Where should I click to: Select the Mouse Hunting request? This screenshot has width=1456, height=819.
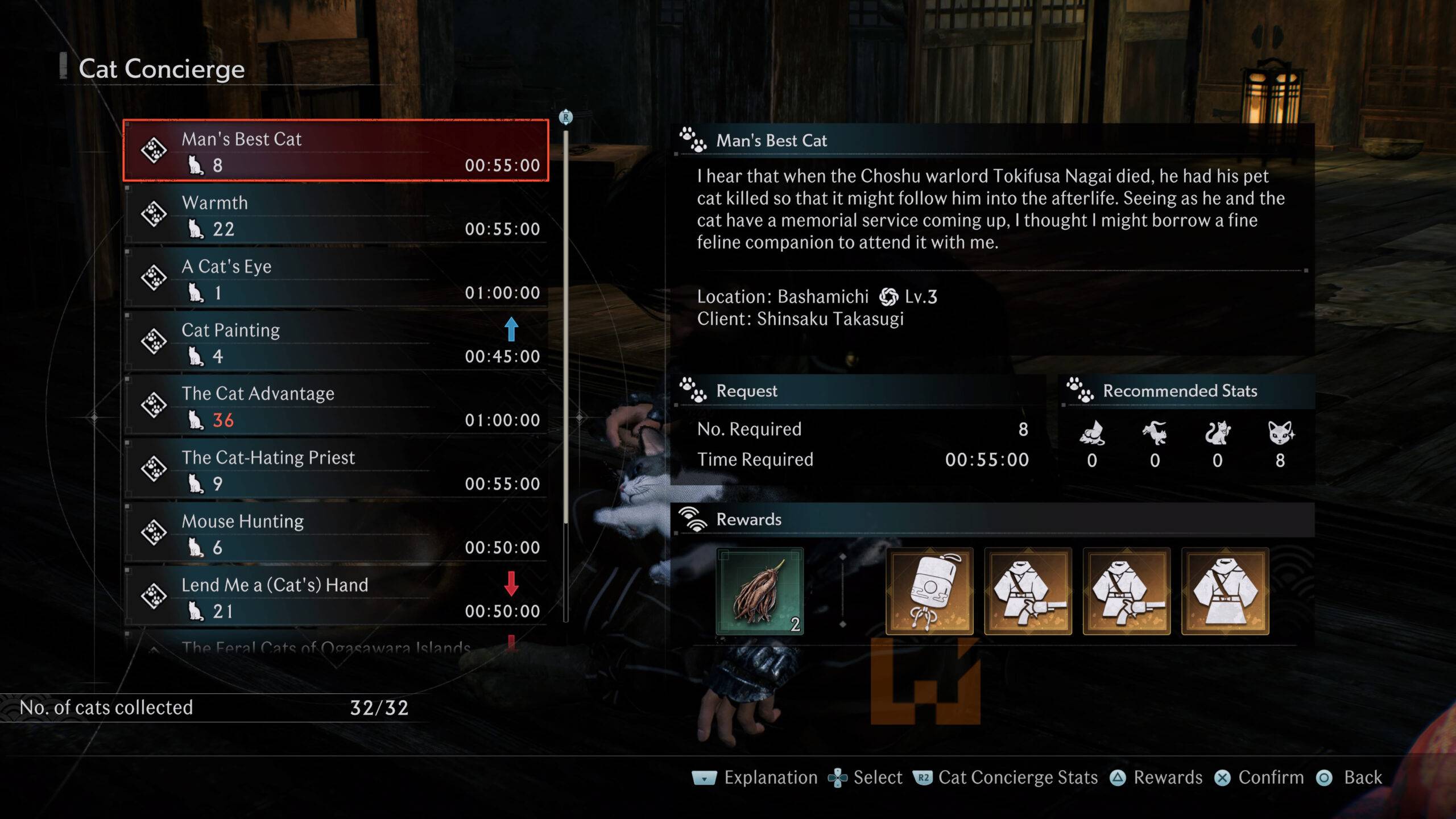pyautogui.click(x=336, y=533)
